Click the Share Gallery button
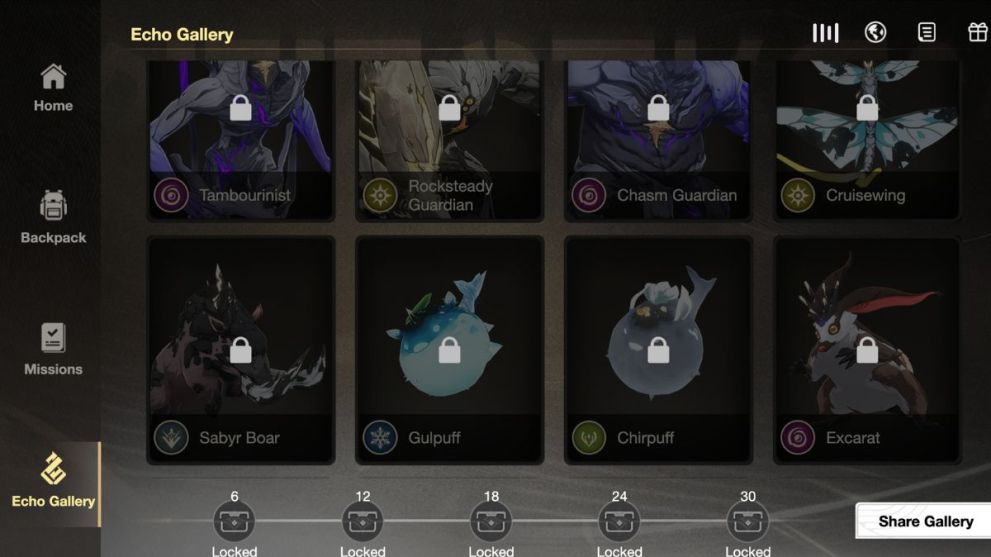Screen dimensions: 991x557 (925, 521)
